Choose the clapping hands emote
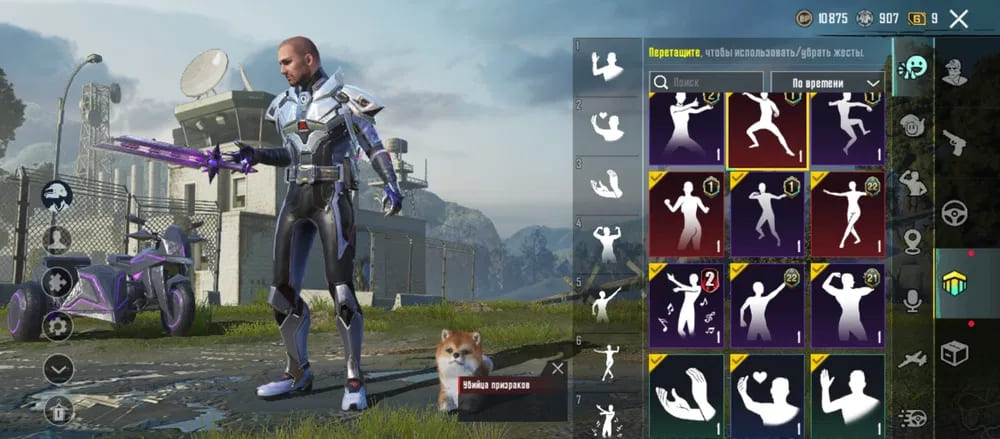The height and width of the screenshot is (439, 1000). point(686,395)
